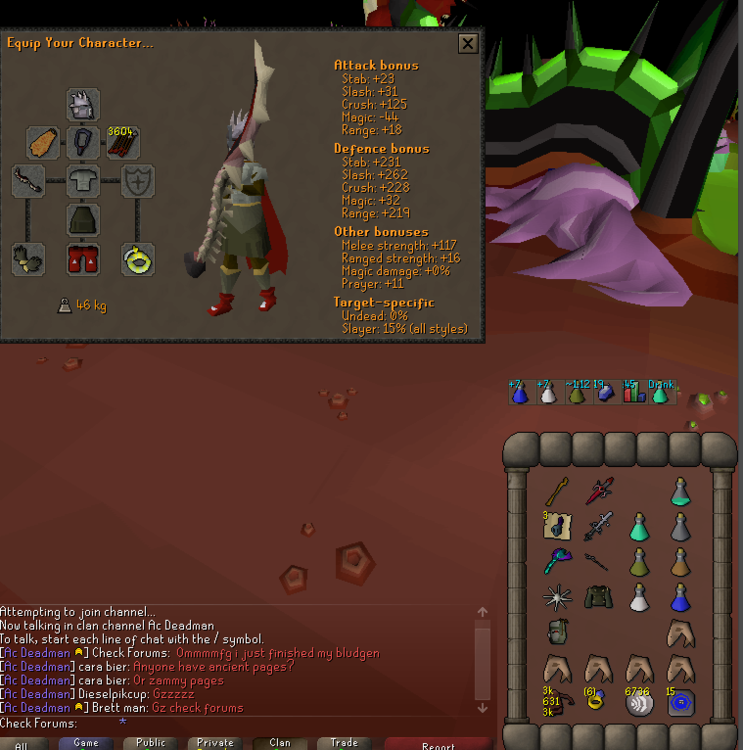Select the amulet equipment slot
The image size is (743, 750).
(83, 143)
